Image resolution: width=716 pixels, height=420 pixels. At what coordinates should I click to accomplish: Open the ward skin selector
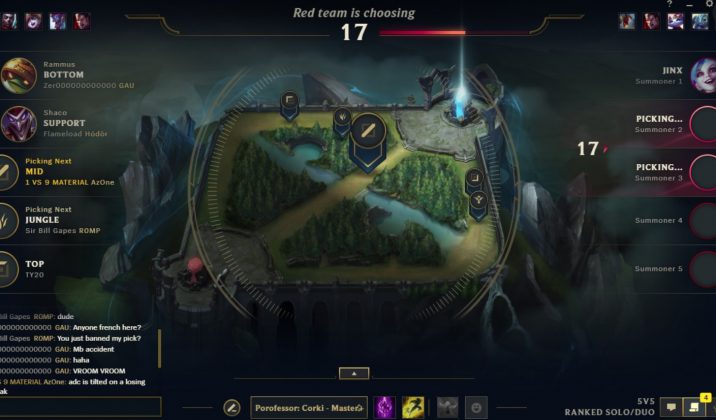tap(448, 407)
